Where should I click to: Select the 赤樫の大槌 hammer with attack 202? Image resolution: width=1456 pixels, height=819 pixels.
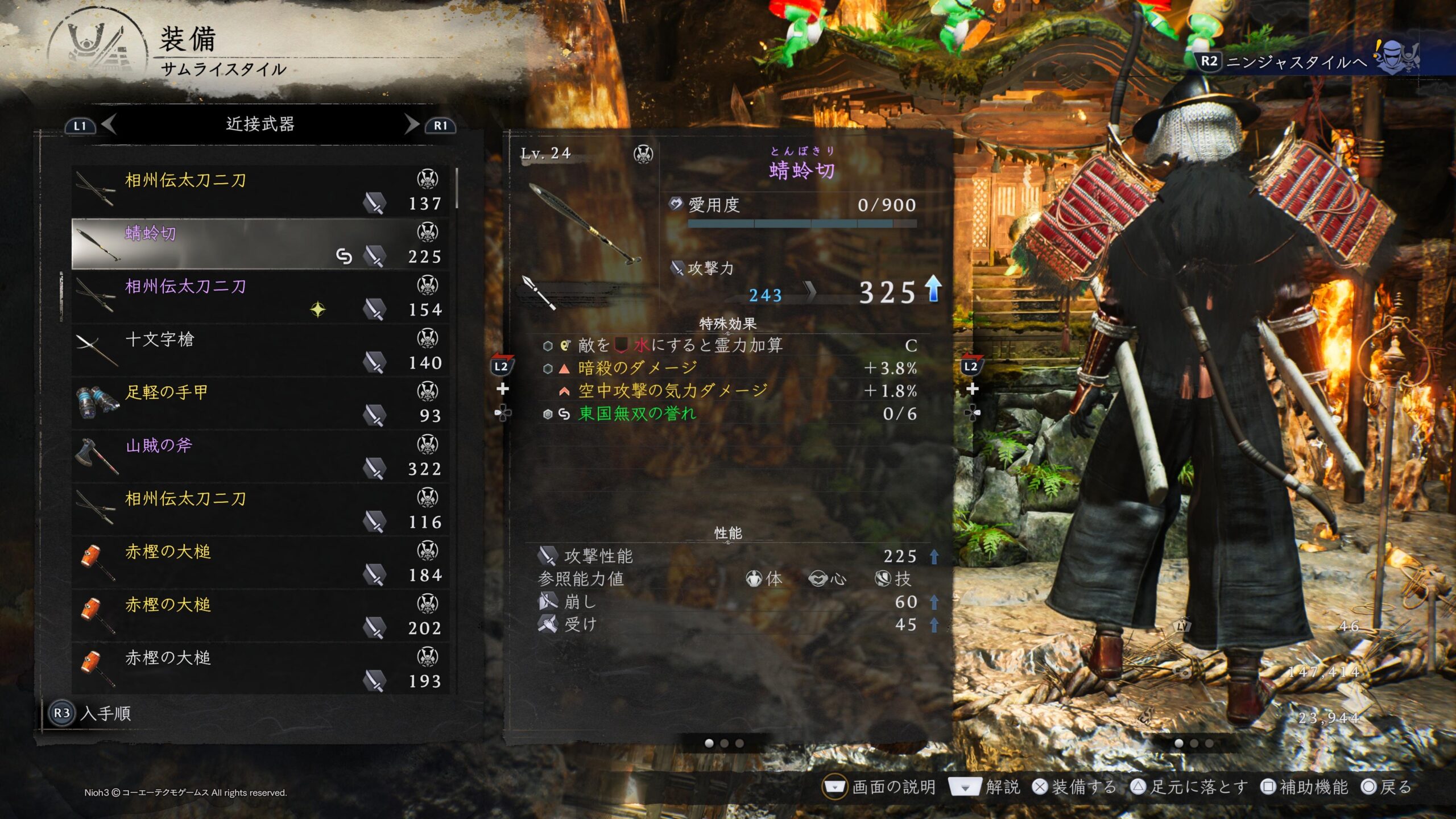[260, 616]
